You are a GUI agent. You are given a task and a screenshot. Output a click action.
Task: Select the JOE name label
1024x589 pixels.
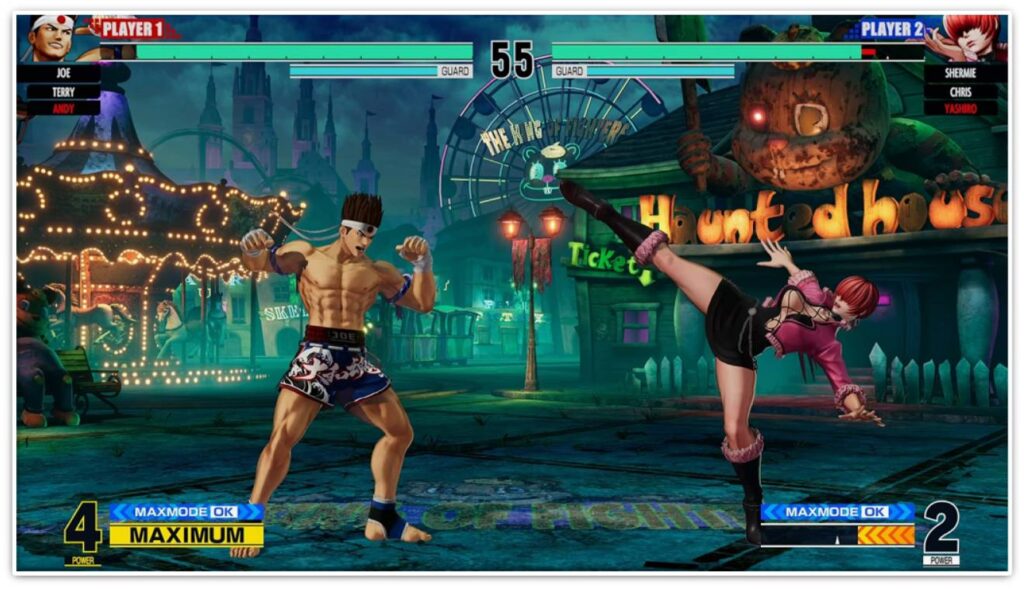[x=63, y=74]
